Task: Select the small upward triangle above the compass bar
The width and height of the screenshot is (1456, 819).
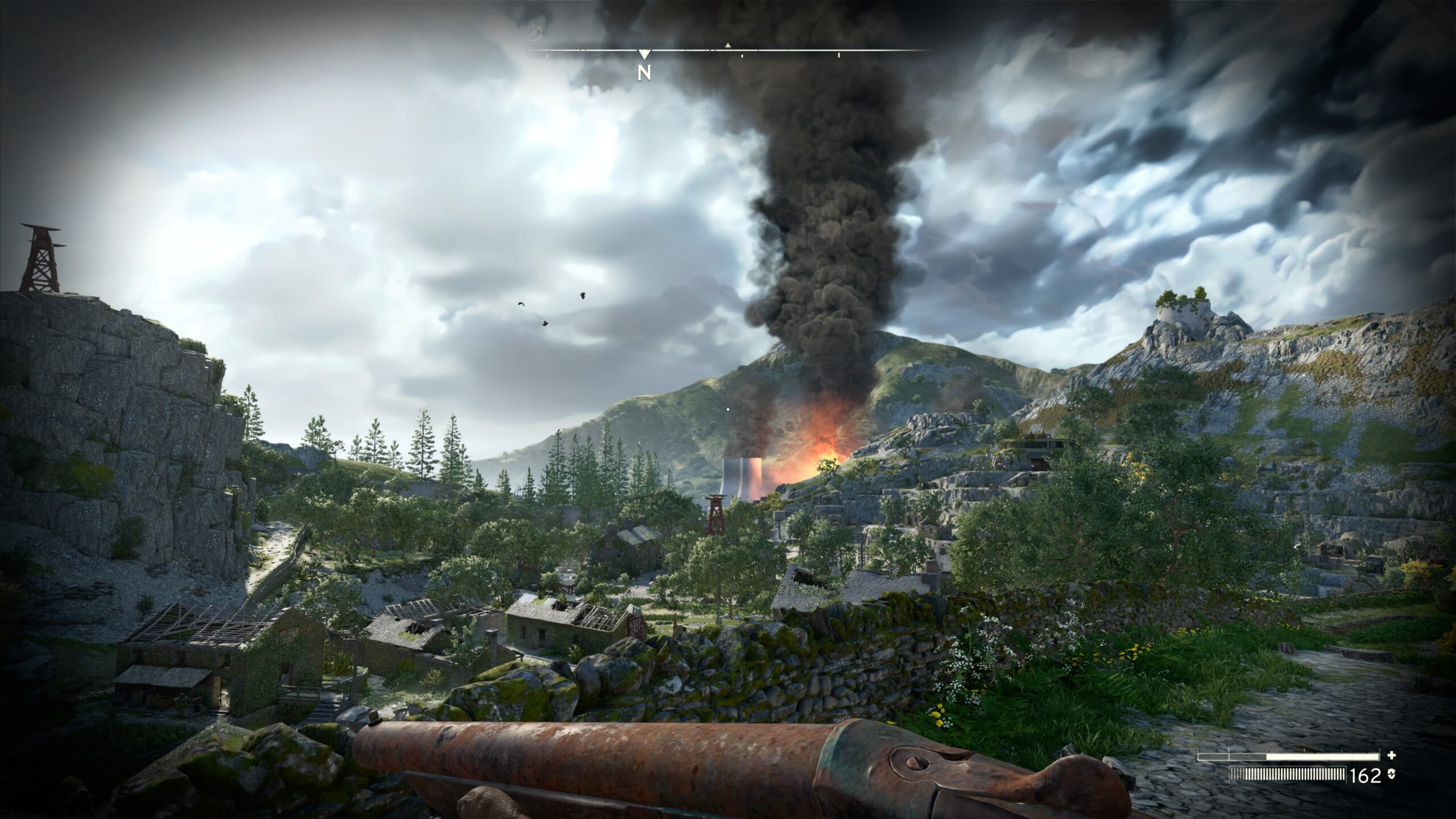Action: [727, 45]
